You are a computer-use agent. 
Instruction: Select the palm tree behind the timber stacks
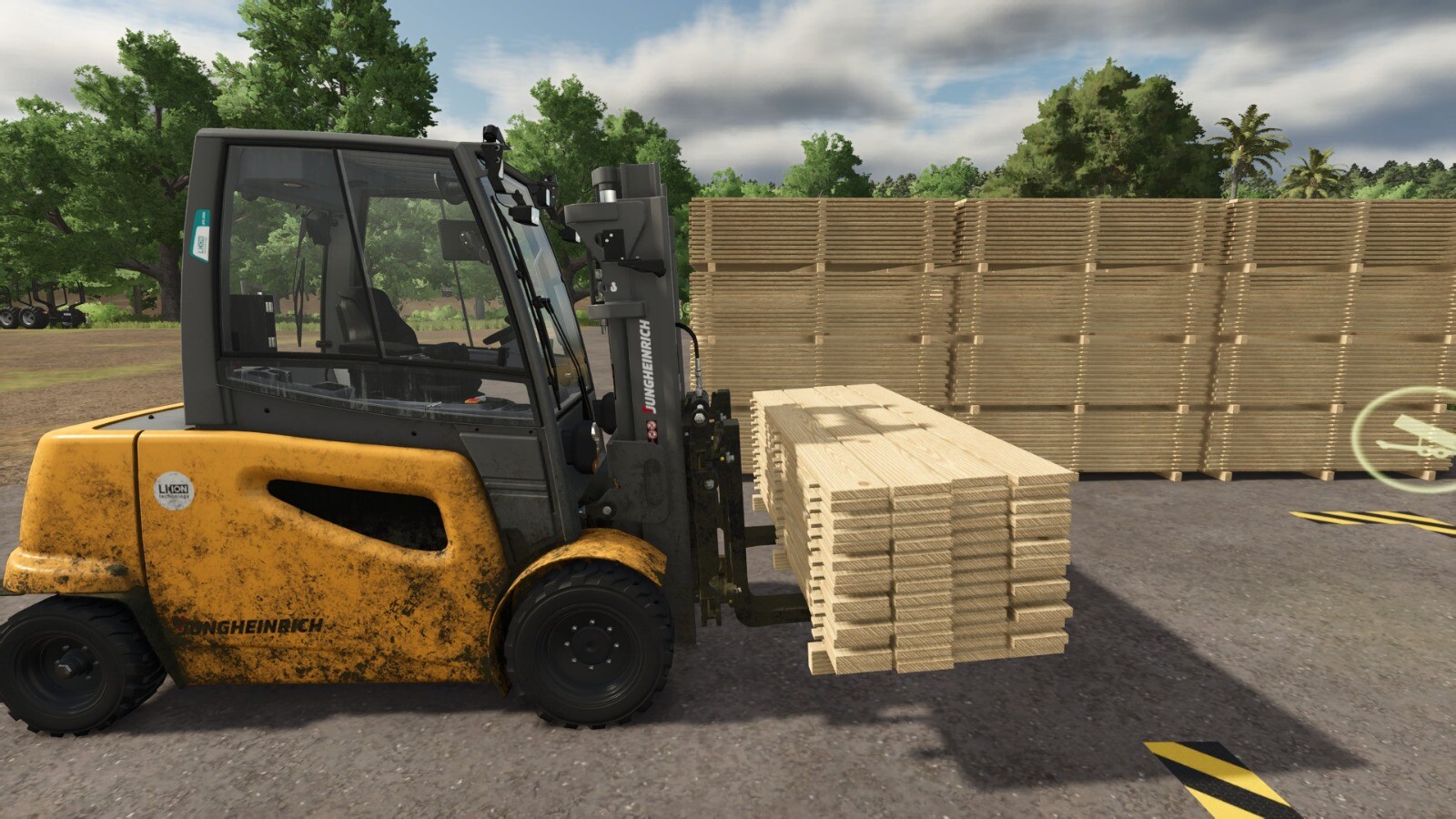pos(1242,150)
